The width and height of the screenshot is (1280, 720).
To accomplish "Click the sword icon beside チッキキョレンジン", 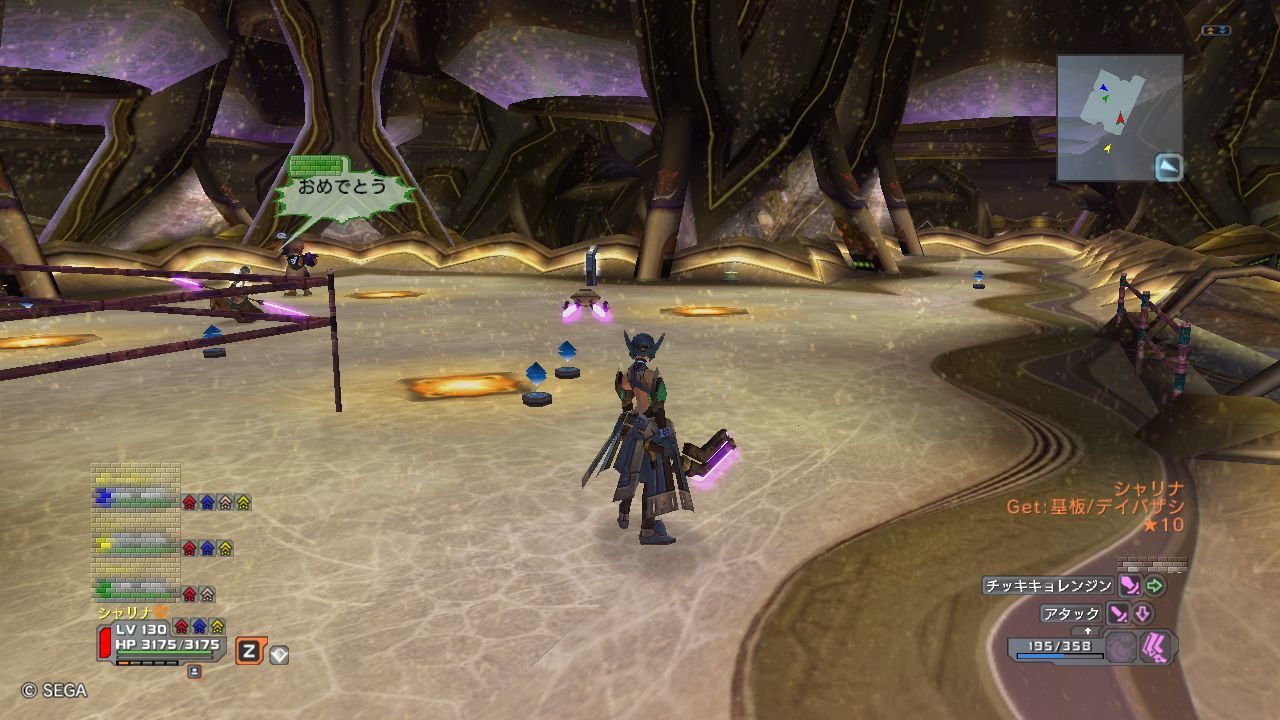I will click(x=1129, y=586).
